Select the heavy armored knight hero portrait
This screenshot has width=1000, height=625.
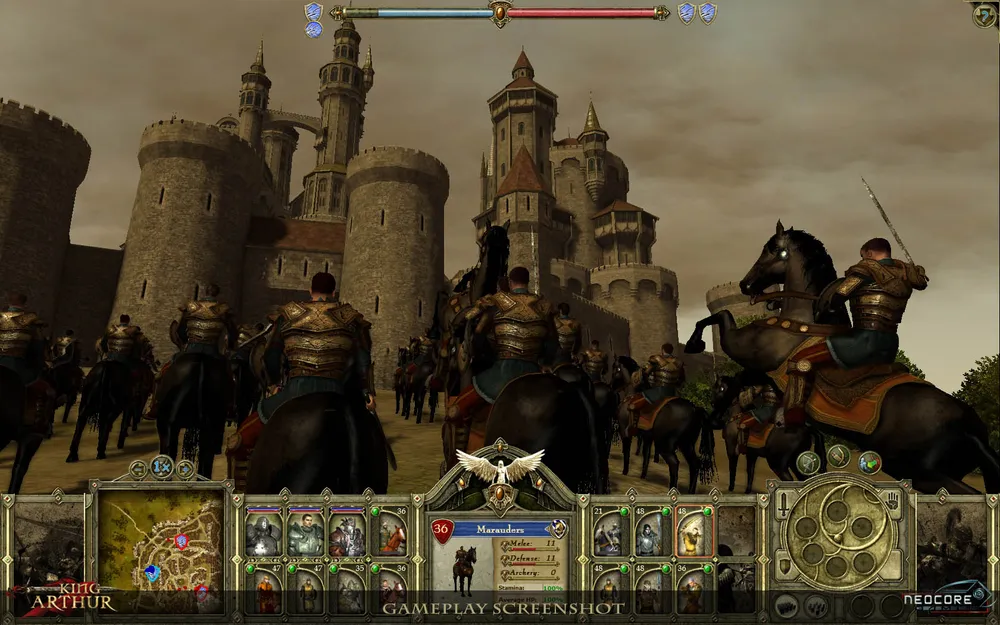(264, 533)
